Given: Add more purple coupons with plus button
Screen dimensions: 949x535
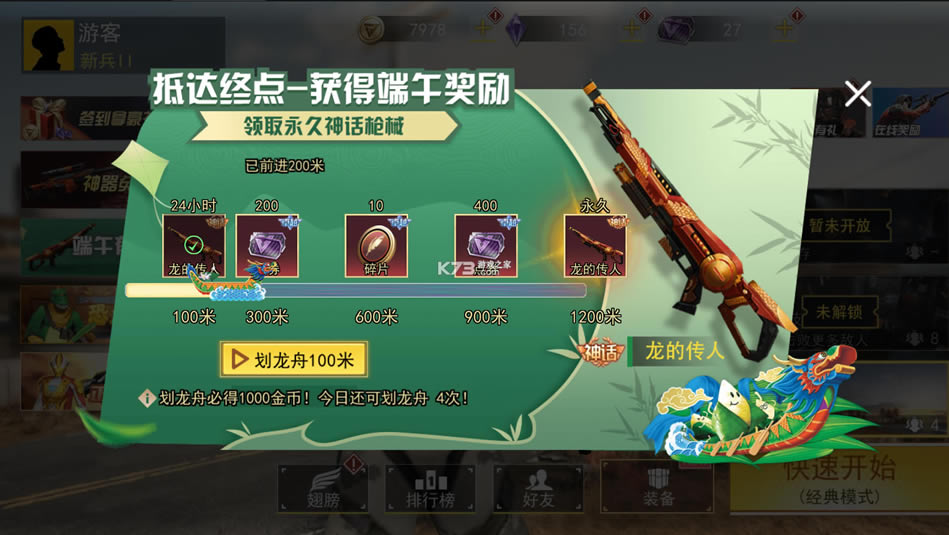Looking at the screenshot, I should (784, 30).
